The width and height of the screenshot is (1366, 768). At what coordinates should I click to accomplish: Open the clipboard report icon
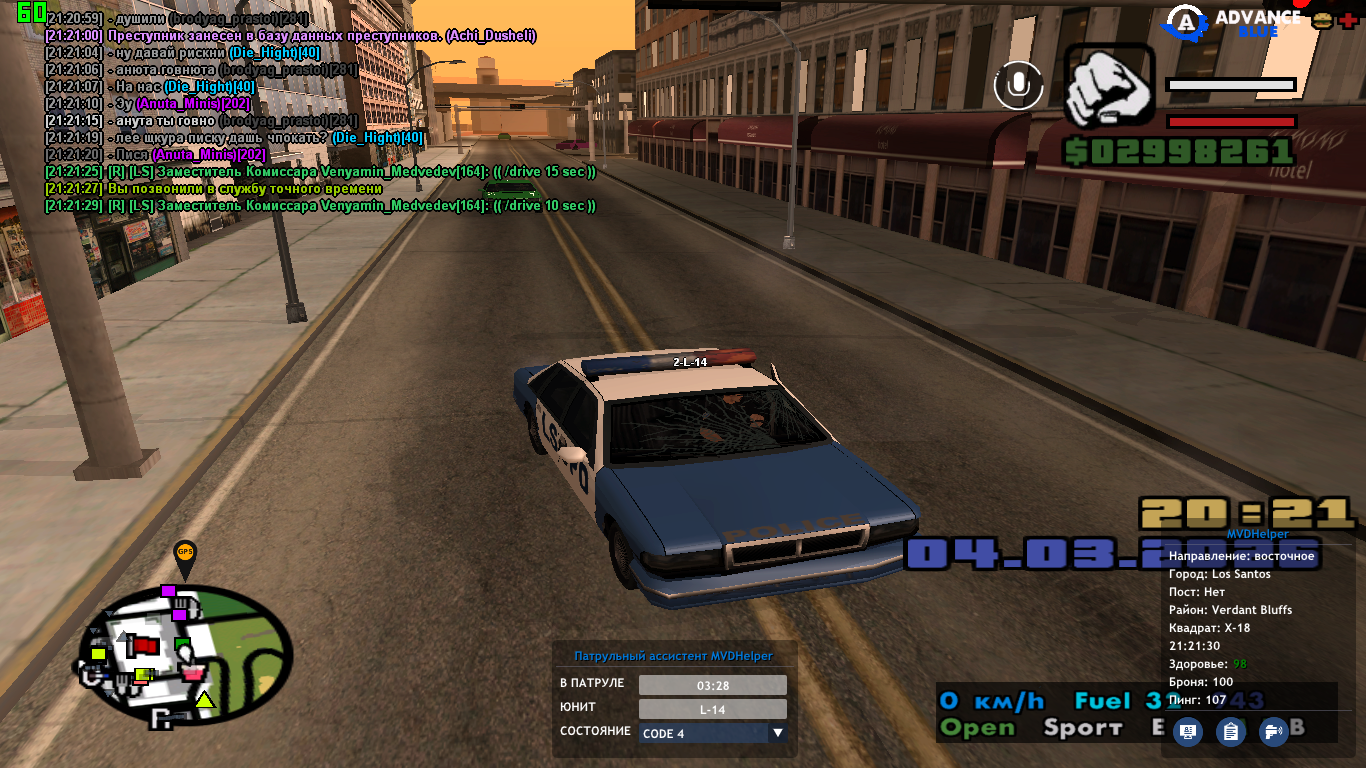click(x=1230, y=731)
